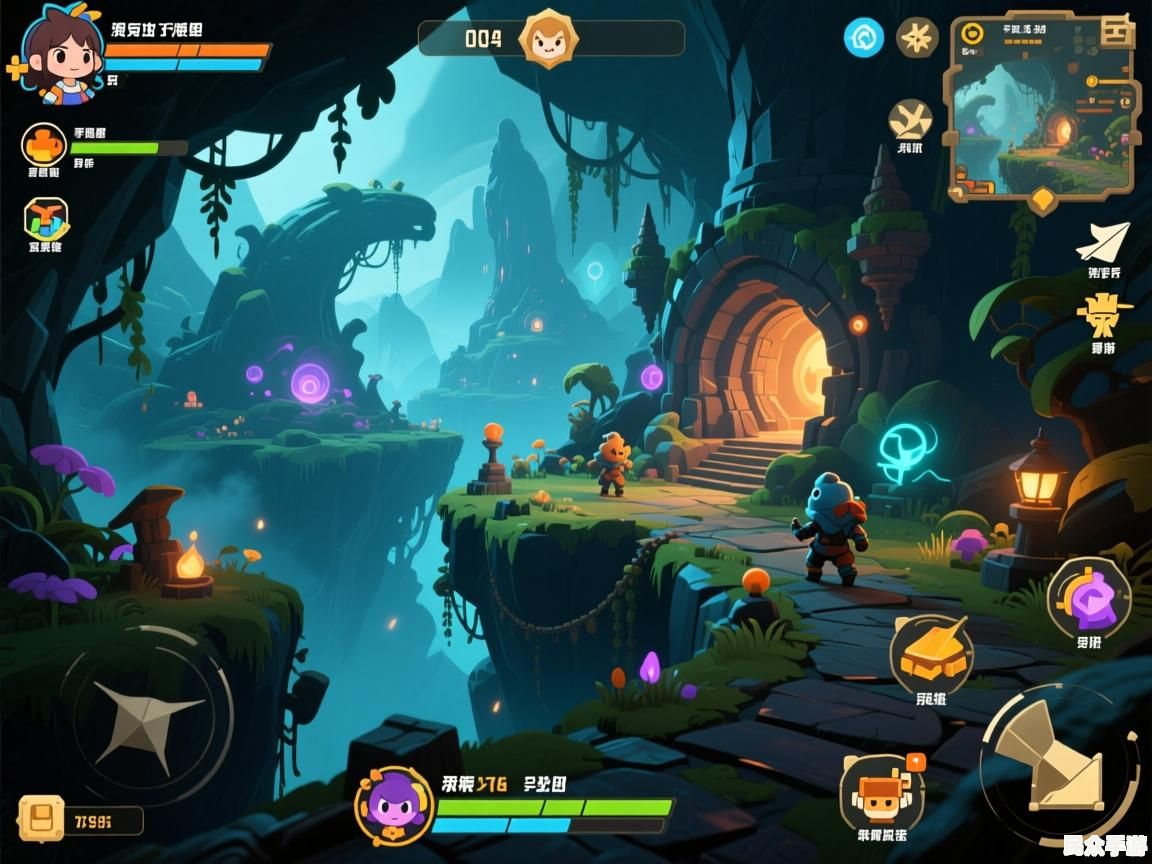Image resolution: width=1152 pixels, height=864 pixels.
Task: Click the minimap's top-right corner menu button
Action: (1116, 32)
